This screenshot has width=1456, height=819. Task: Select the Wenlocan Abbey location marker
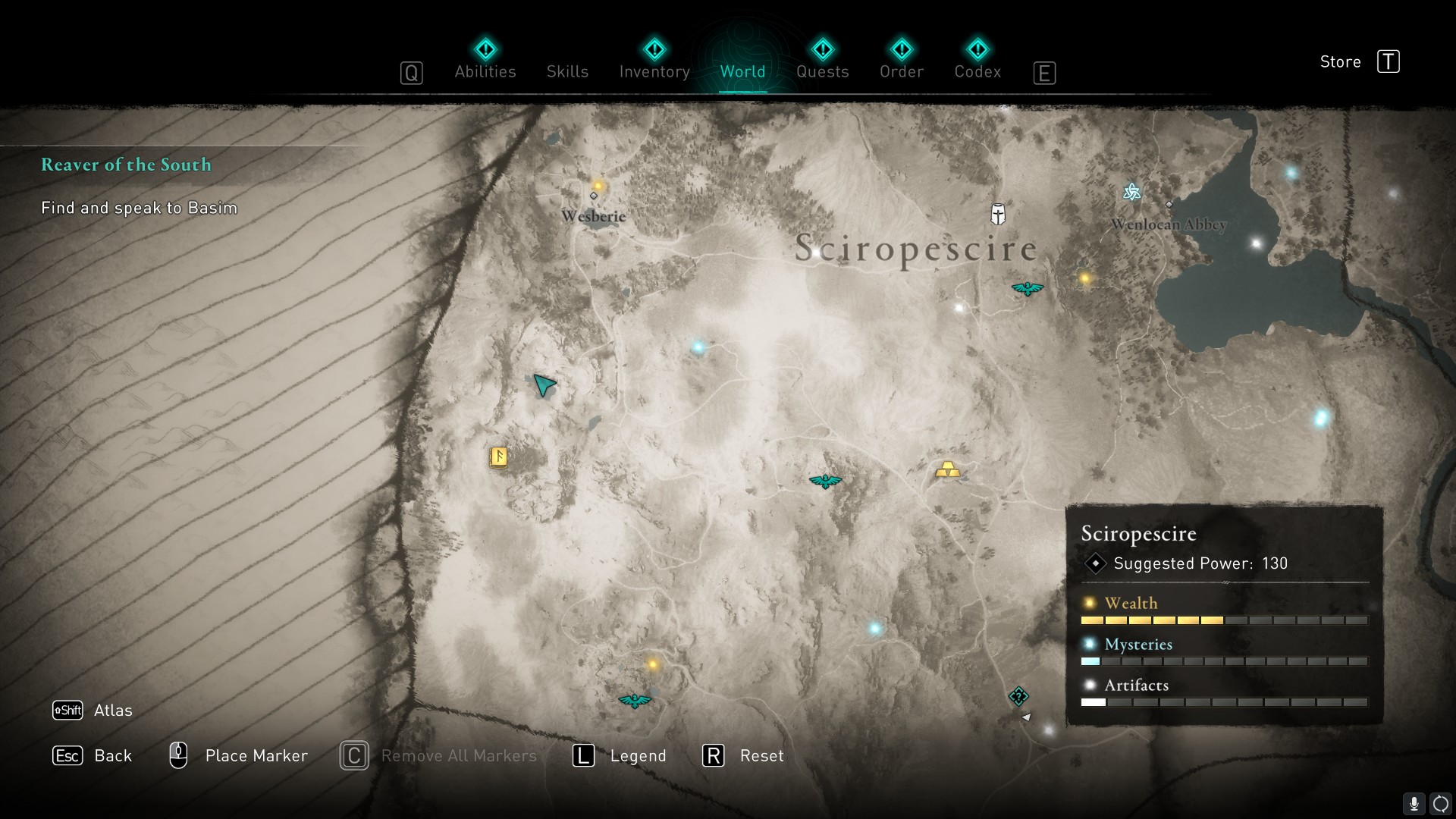[1169, 205]
